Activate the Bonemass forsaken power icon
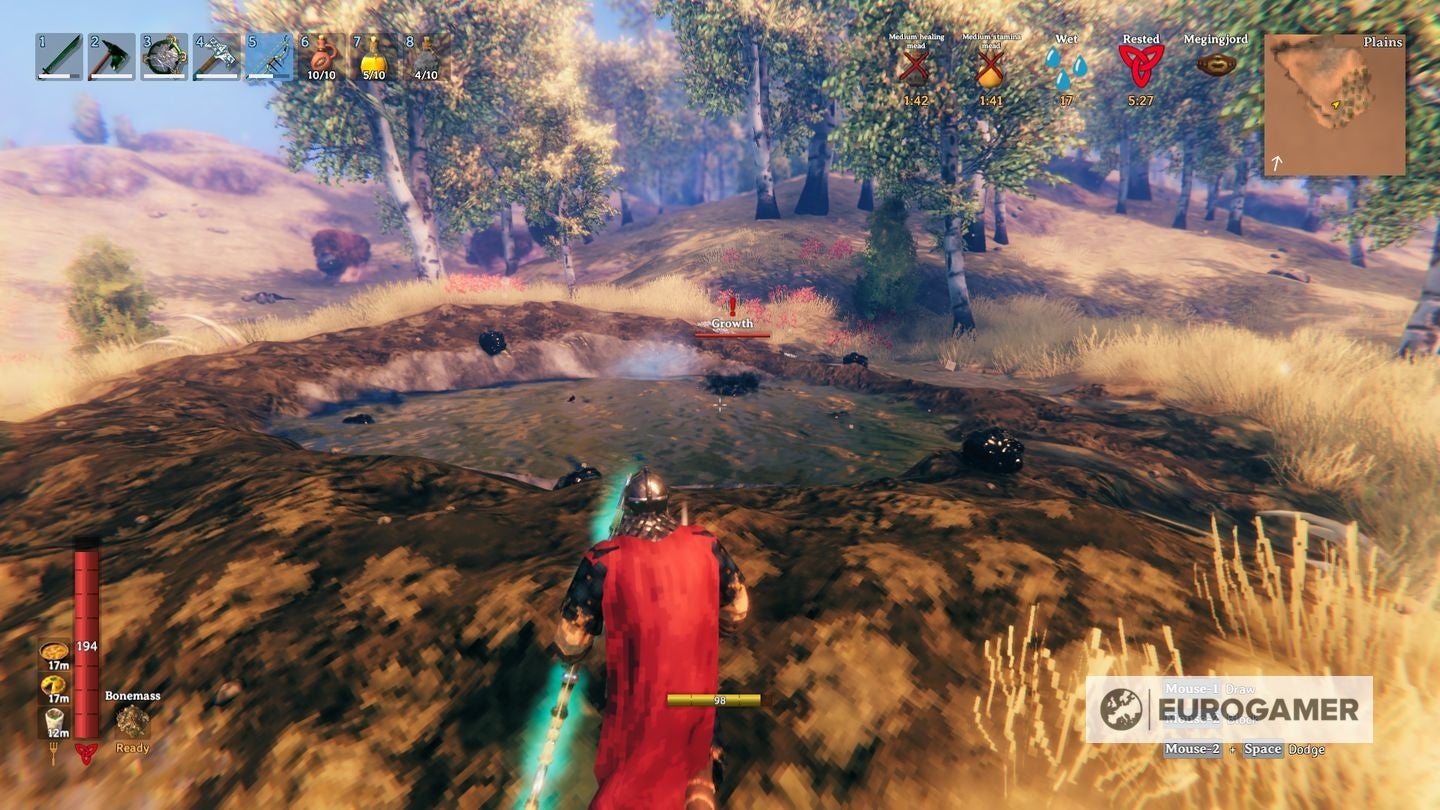The width and height of the screenshot is (1440, 810). (x=131, y=719)
